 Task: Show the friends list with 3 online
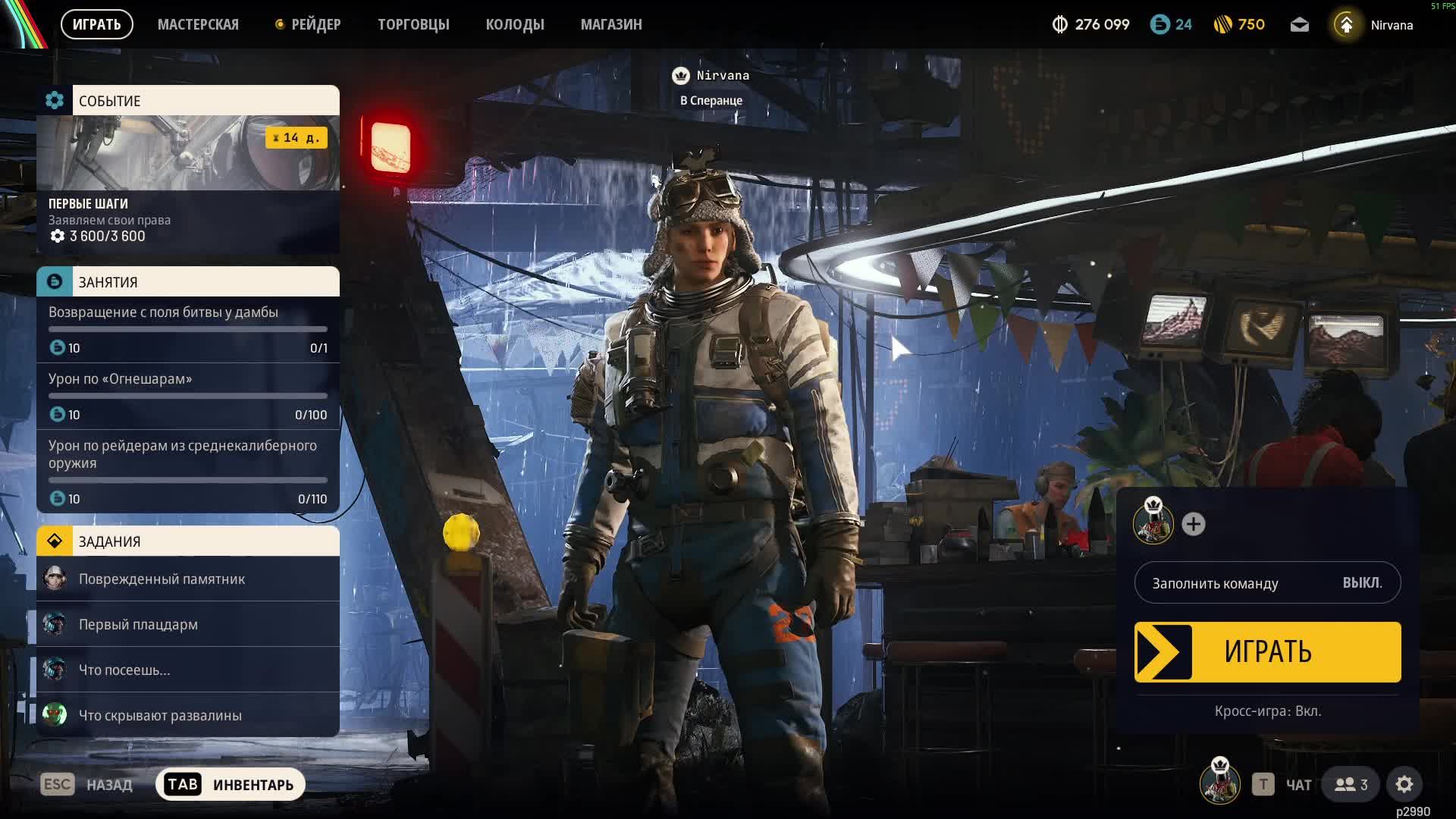pyautogui.click(x=1351, y=784)
